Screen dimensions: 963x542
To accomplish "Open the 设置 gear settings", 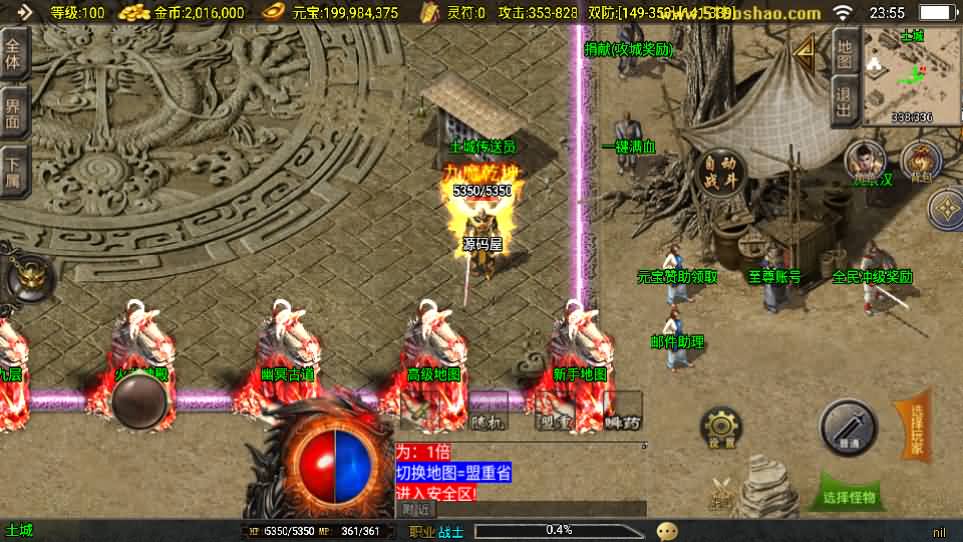I will (x=720, y=428).
